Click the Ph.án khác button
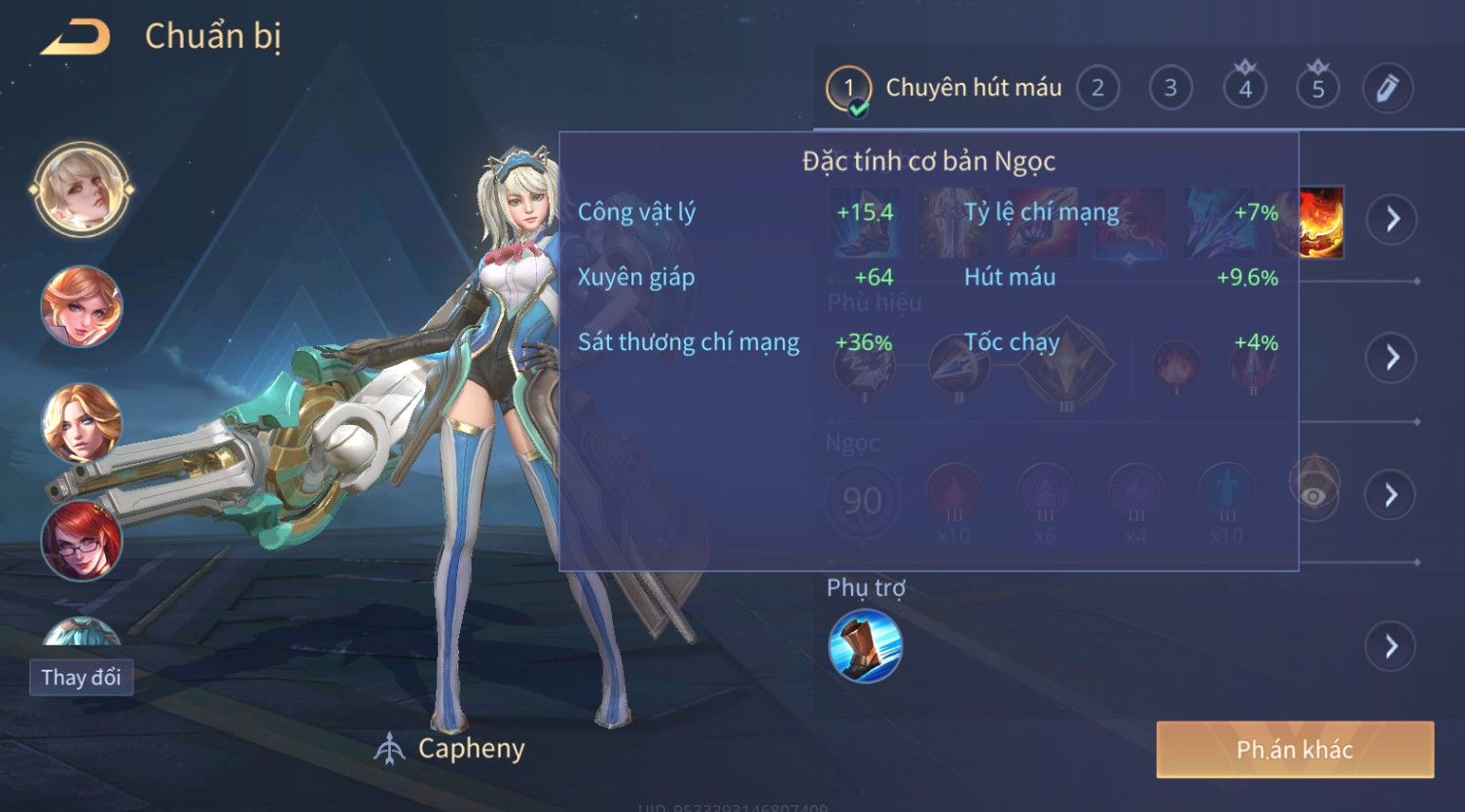1465x812 pixels. [x=1295, y=750]
